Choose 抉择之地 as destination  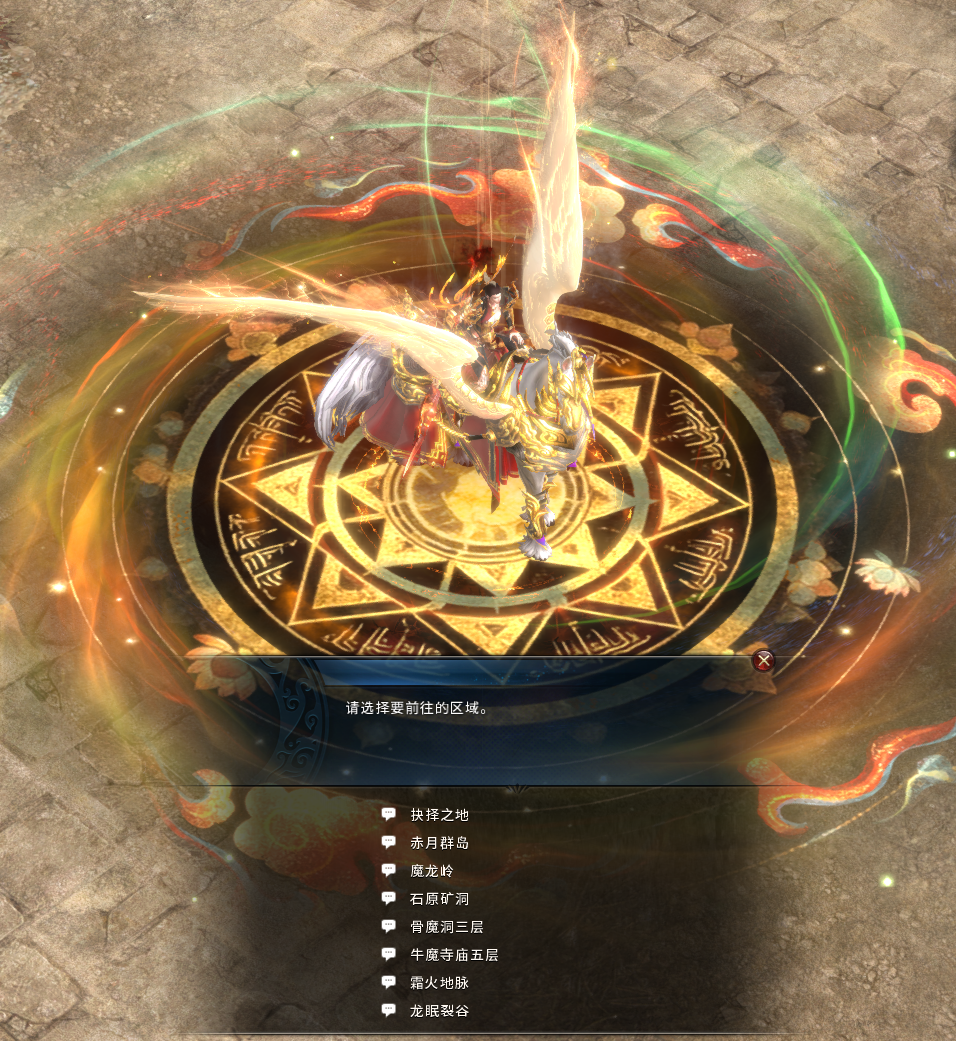(x=439, y=815)
